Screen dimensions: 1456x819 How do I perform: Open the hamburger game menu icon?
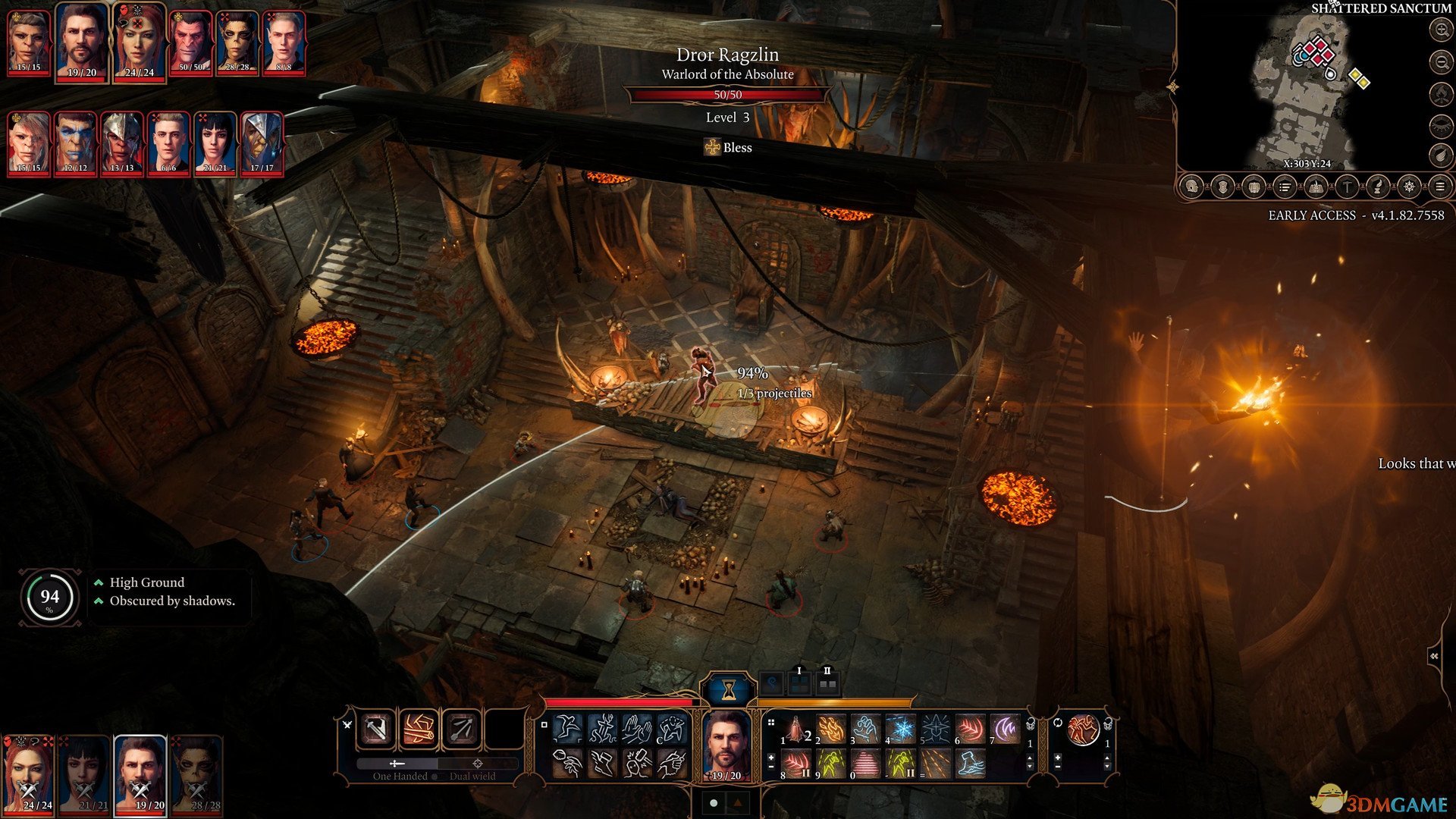(x=1440, y=187)
